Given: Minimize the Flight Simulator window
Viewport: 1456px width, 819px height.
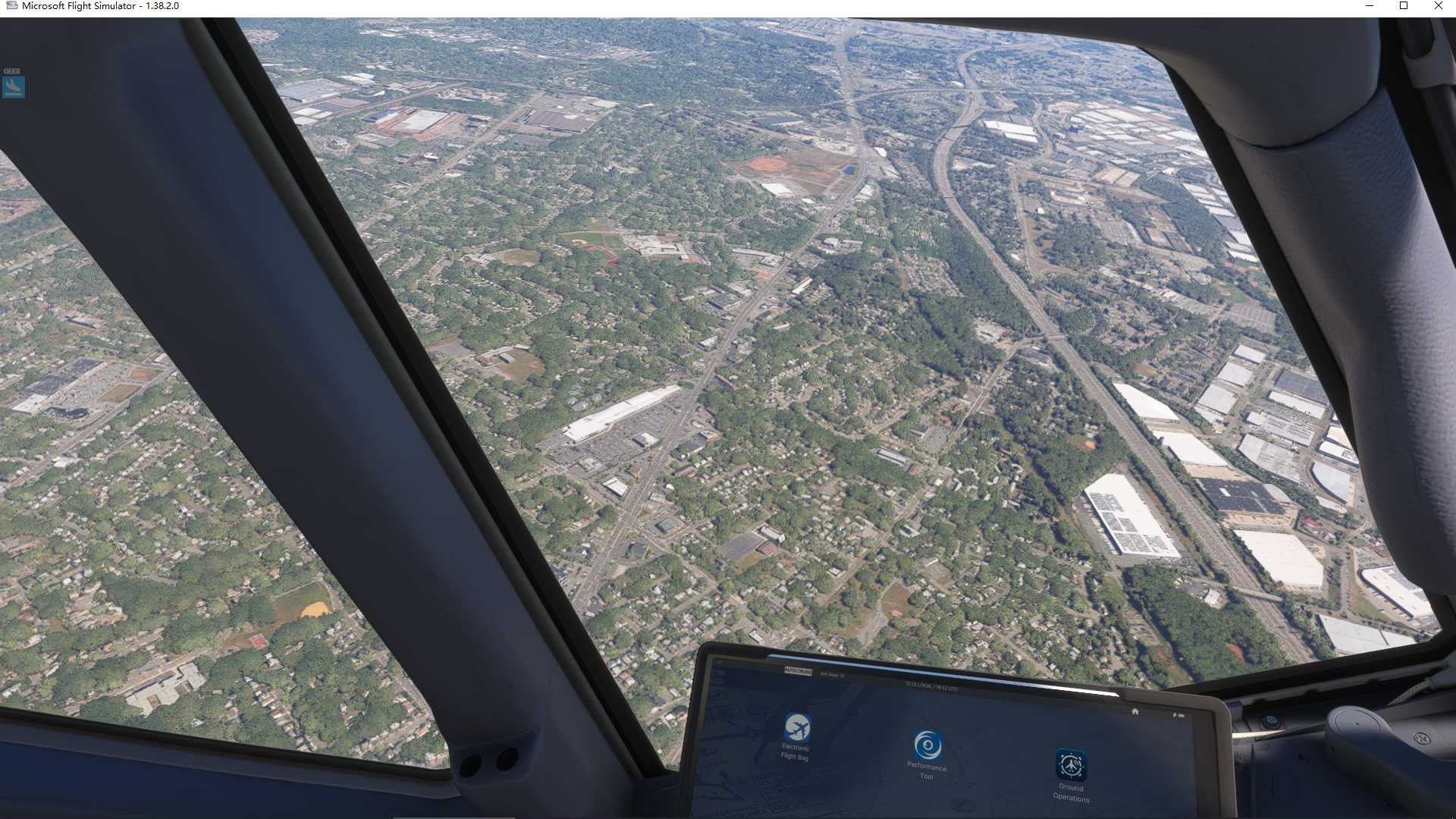Looking at the screenshot, I should (x=1370, y=6).
